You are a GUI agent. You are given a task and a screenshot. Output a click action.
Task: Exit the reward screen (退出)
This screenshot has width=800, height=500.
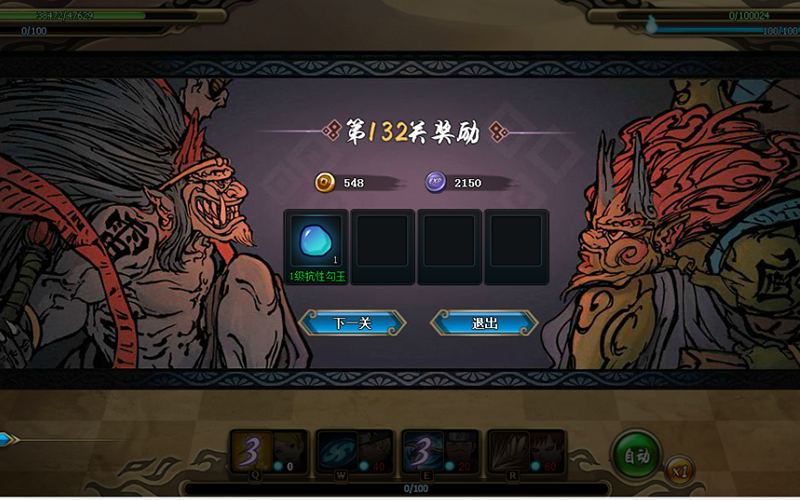[484, 323]
